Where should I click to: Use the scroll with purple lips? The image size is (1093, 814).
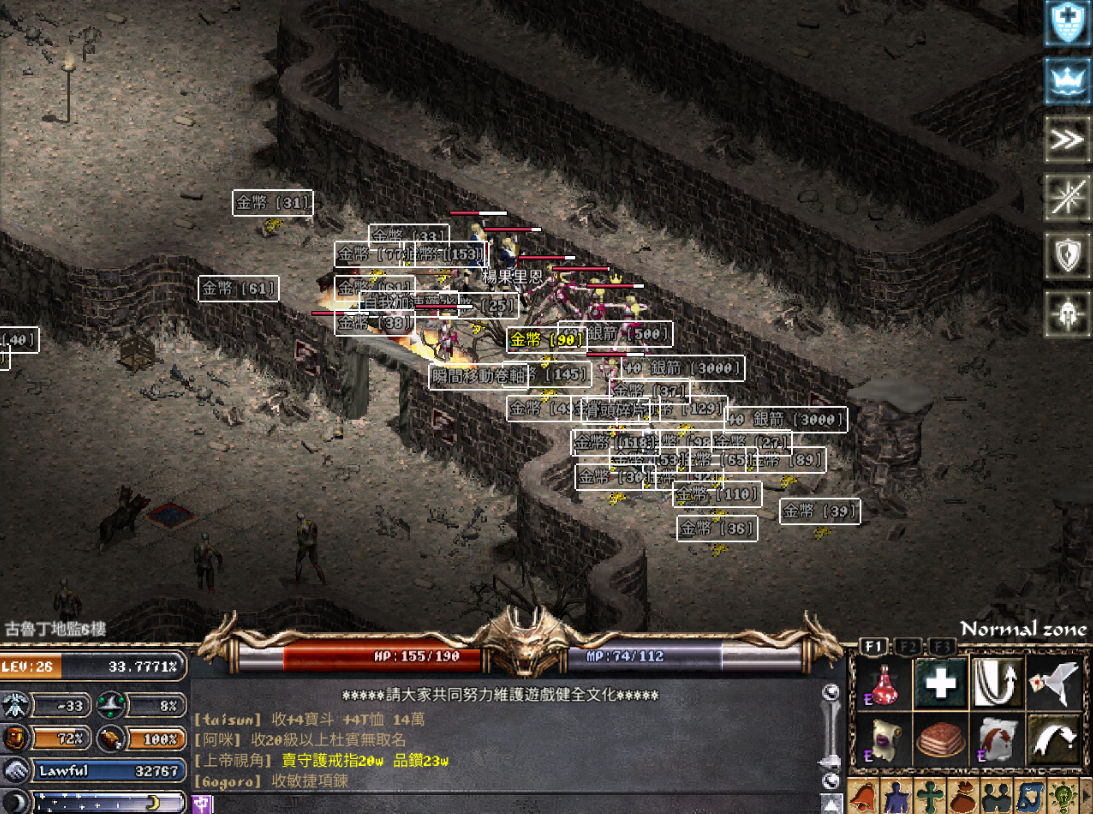[883, 739]
